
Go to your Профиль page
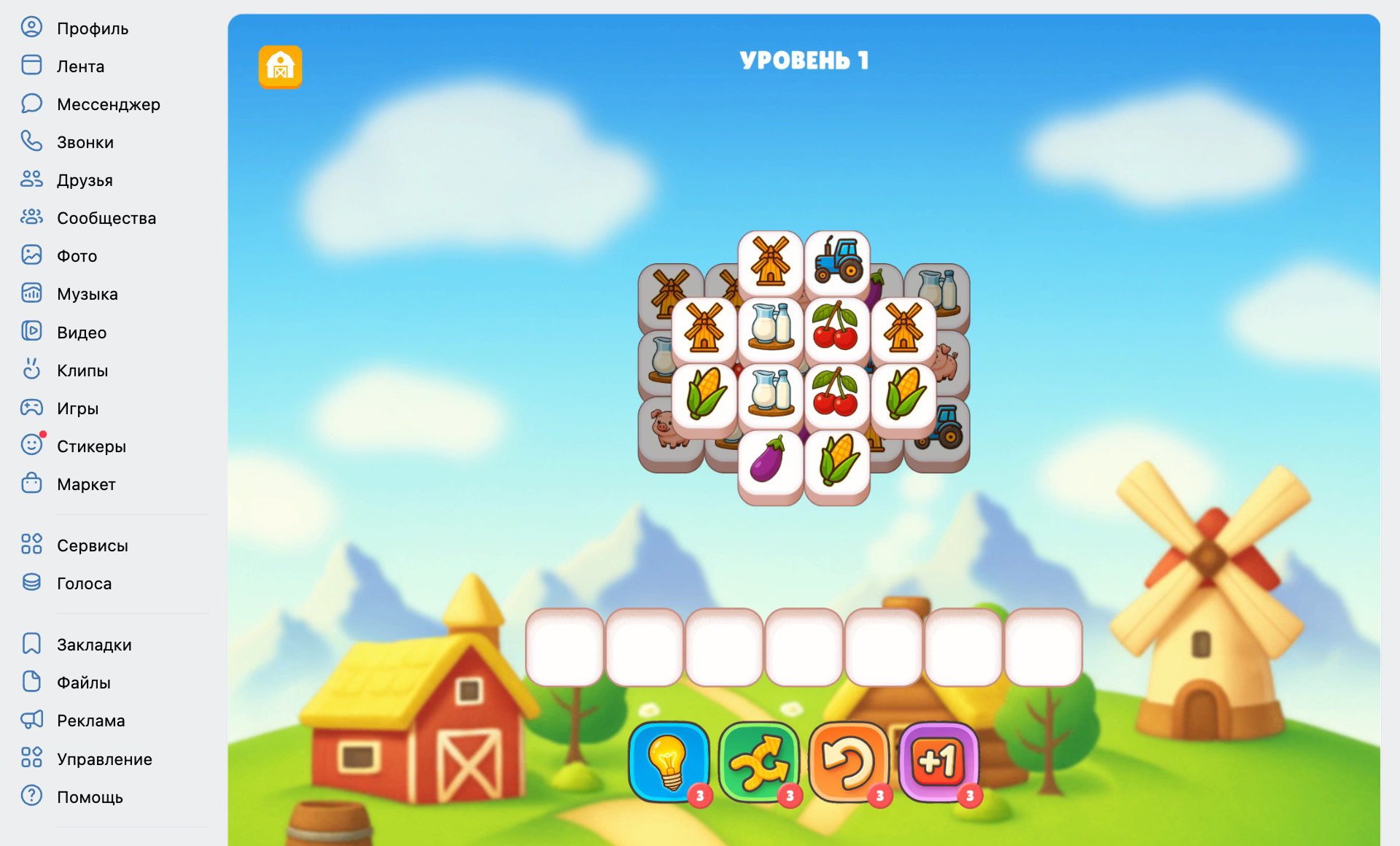pyautogui.click(x=92, y=28)
